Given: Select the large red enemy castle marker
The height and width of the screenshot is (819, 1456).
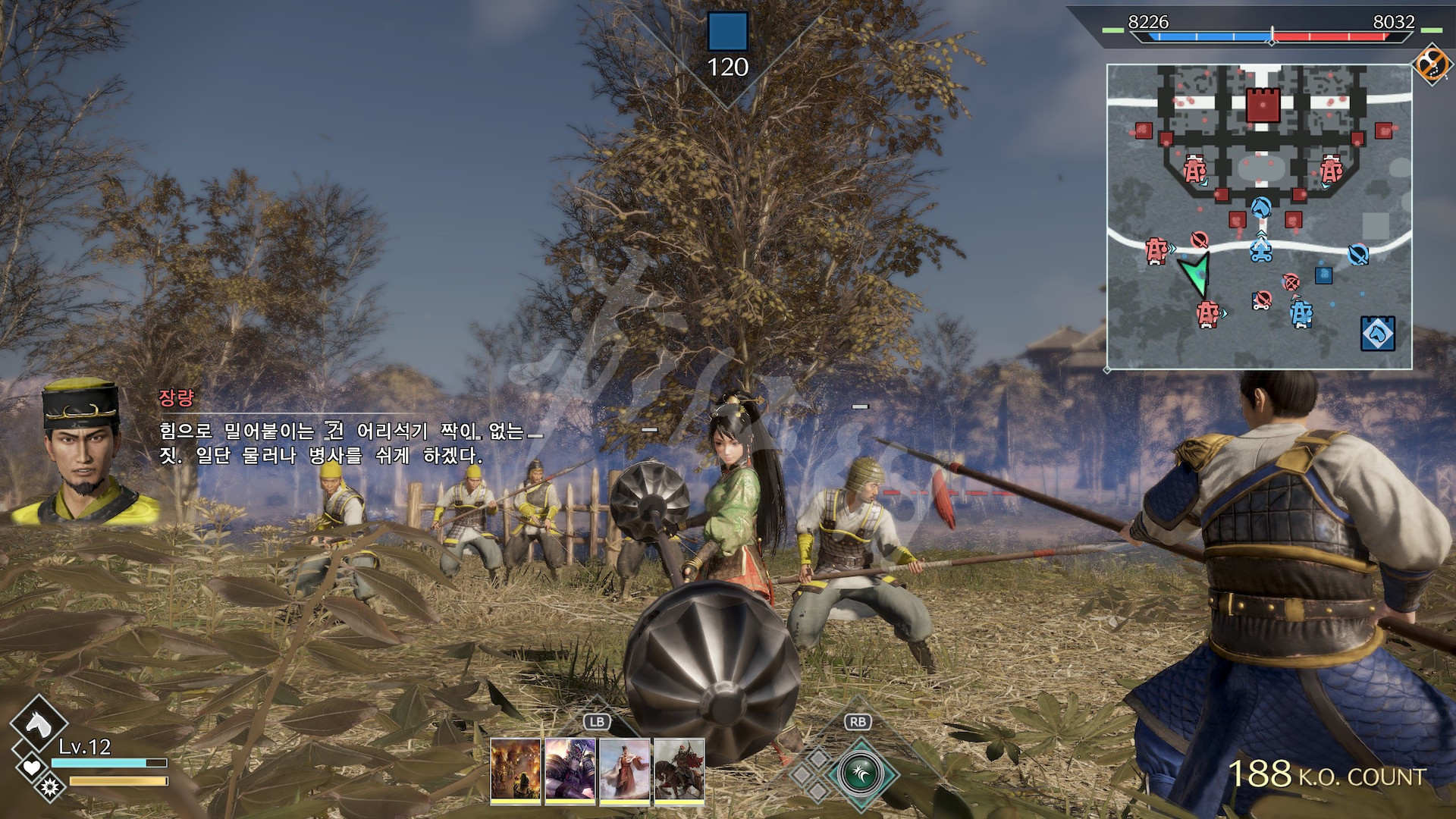Looking at the screenshot, I should coord(1263,105).
